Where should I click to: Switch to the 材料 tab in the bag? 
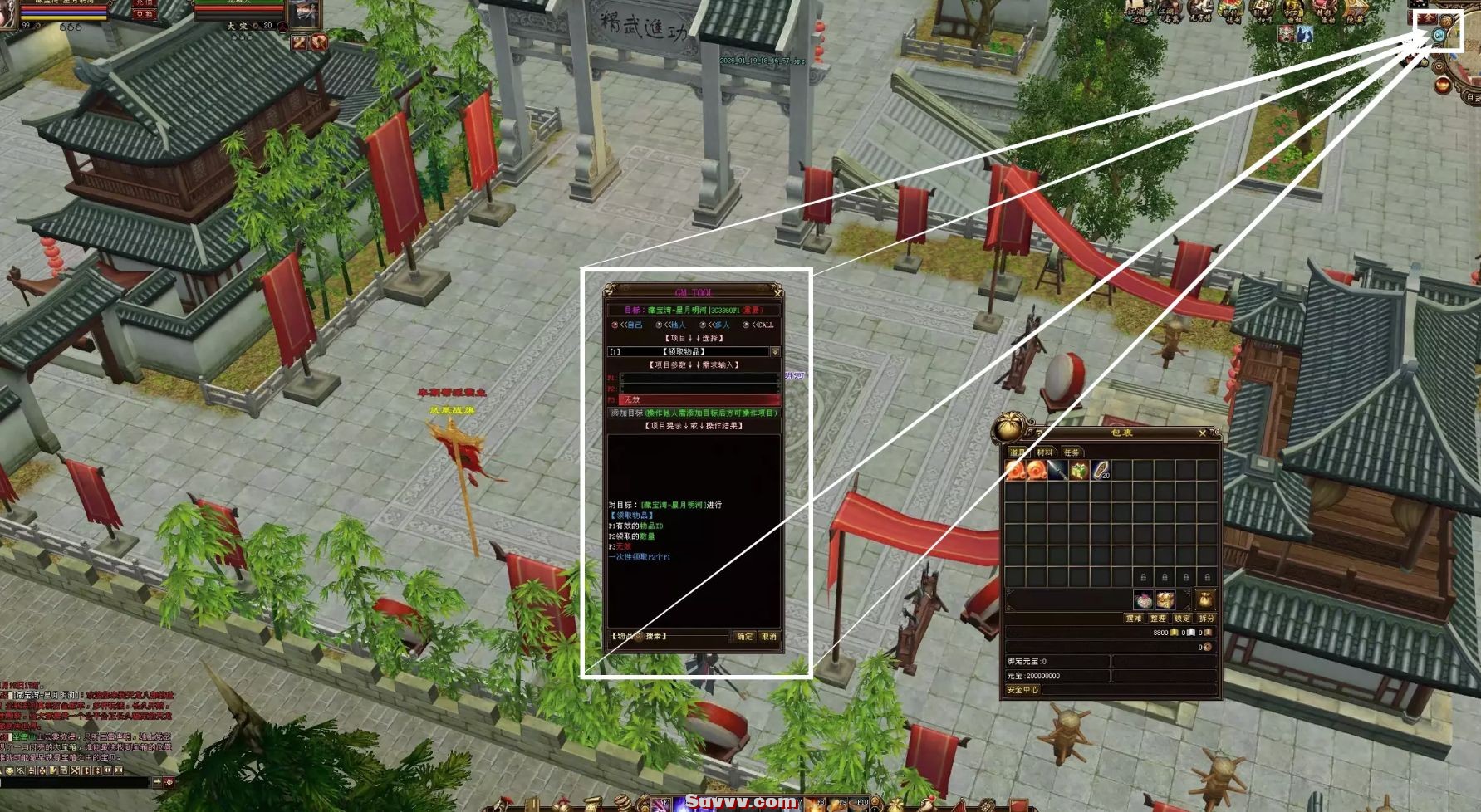1045,452
